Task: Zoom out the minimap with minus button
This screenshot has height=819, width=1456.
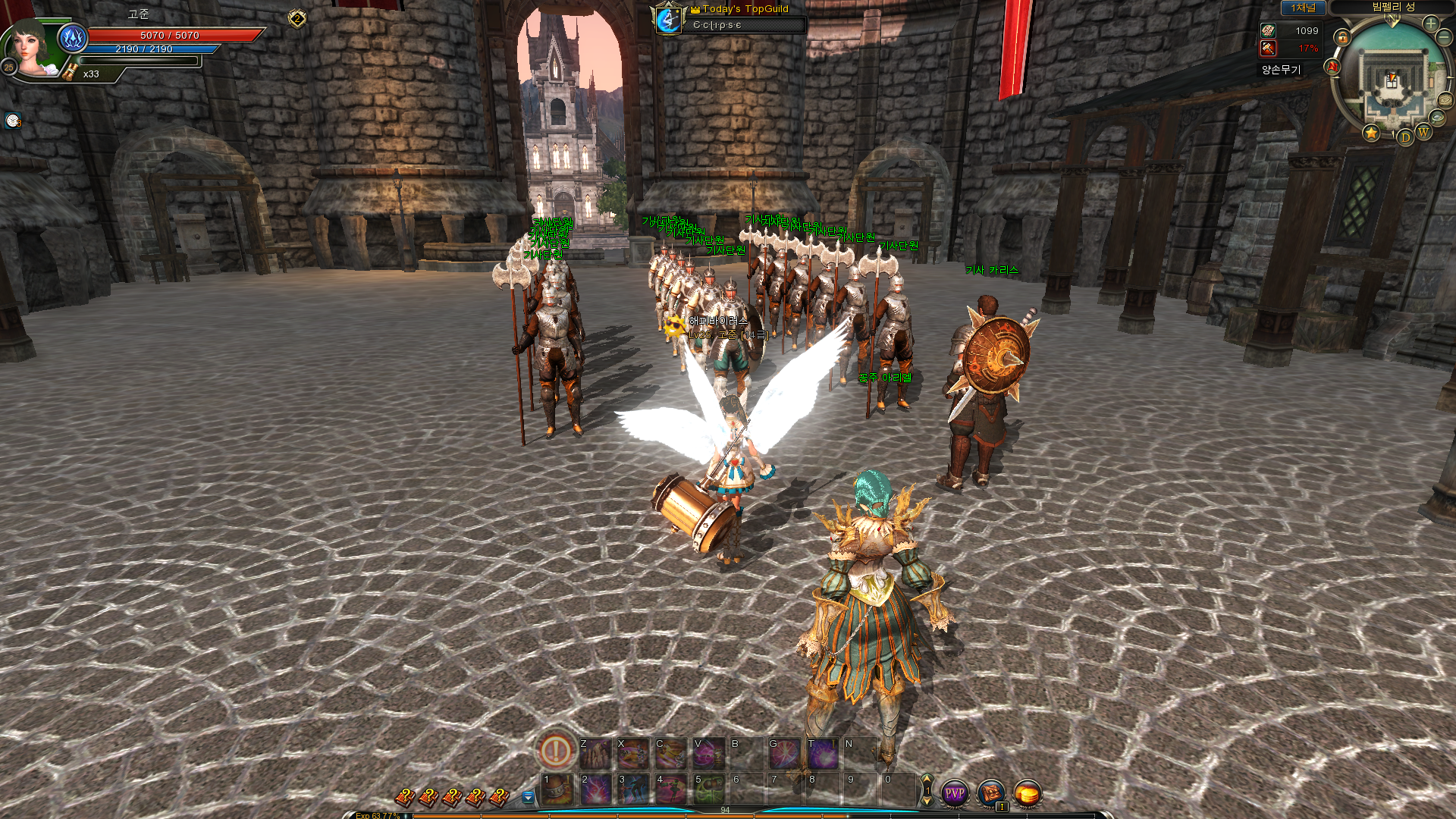Action: (x=1444, y=36)
